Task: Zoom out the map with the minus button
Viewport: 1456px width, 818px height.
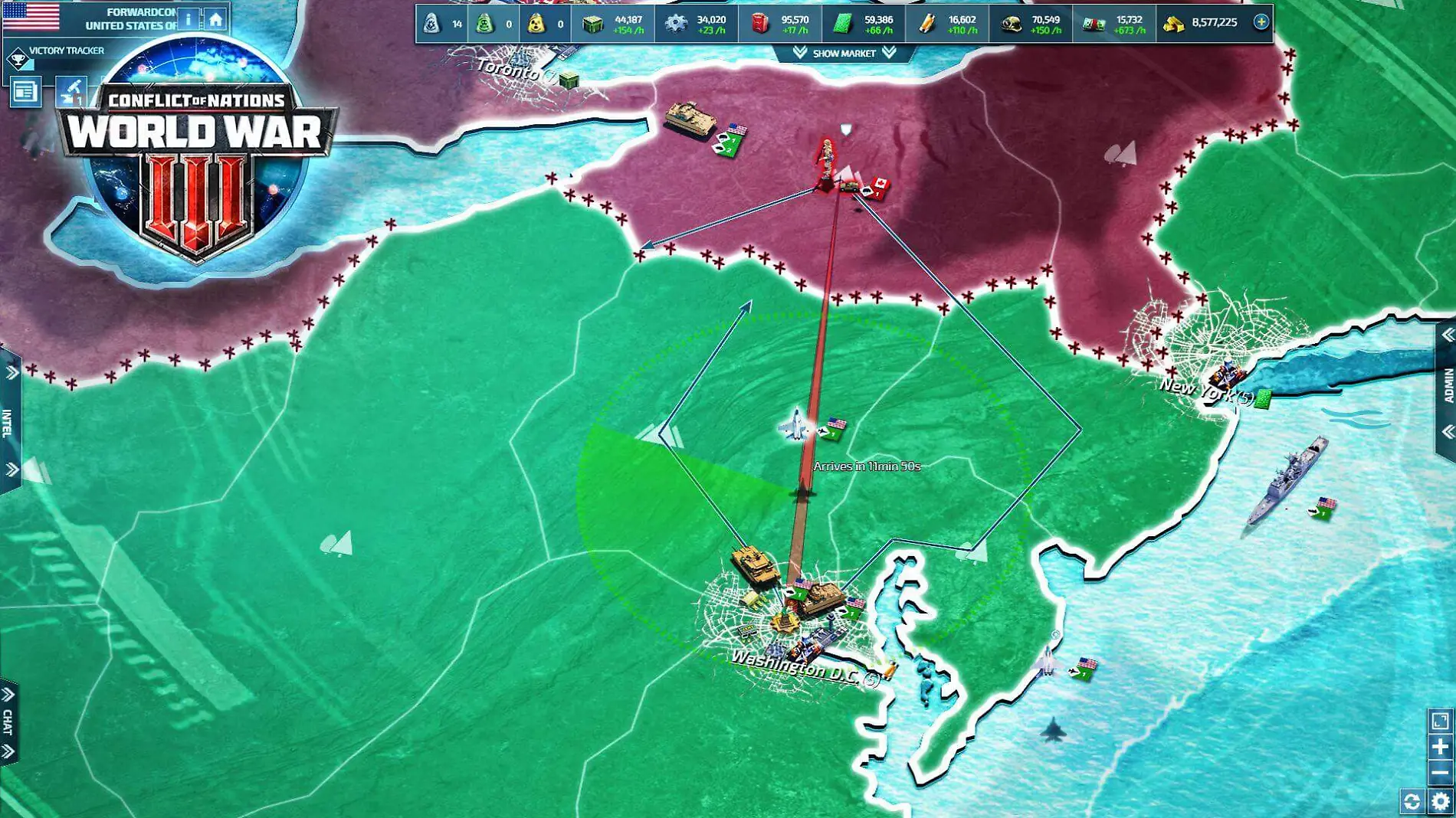Action: 1439,772
